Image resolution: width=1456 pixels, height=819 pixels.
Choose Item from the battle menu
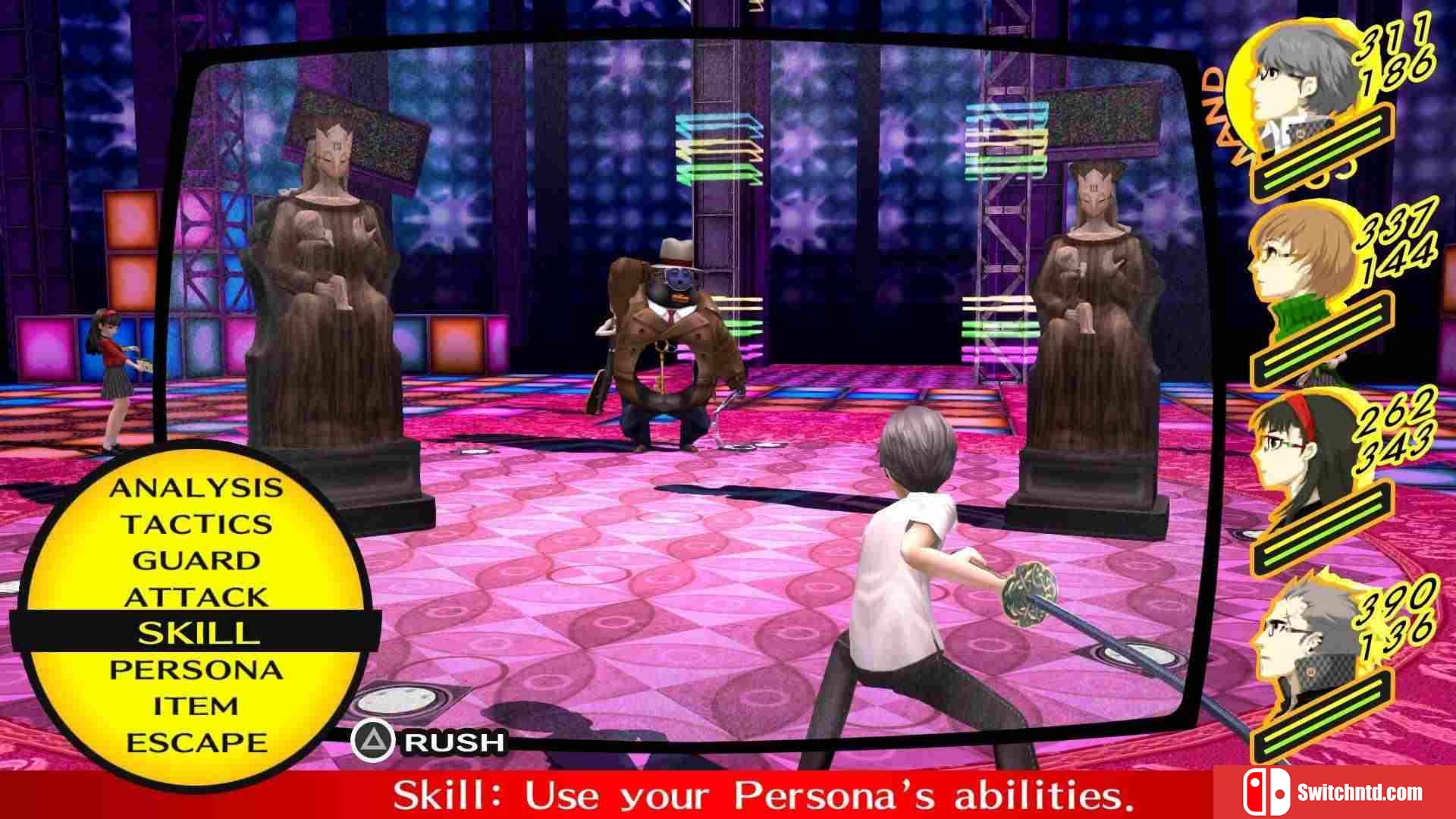coord(196,706)
